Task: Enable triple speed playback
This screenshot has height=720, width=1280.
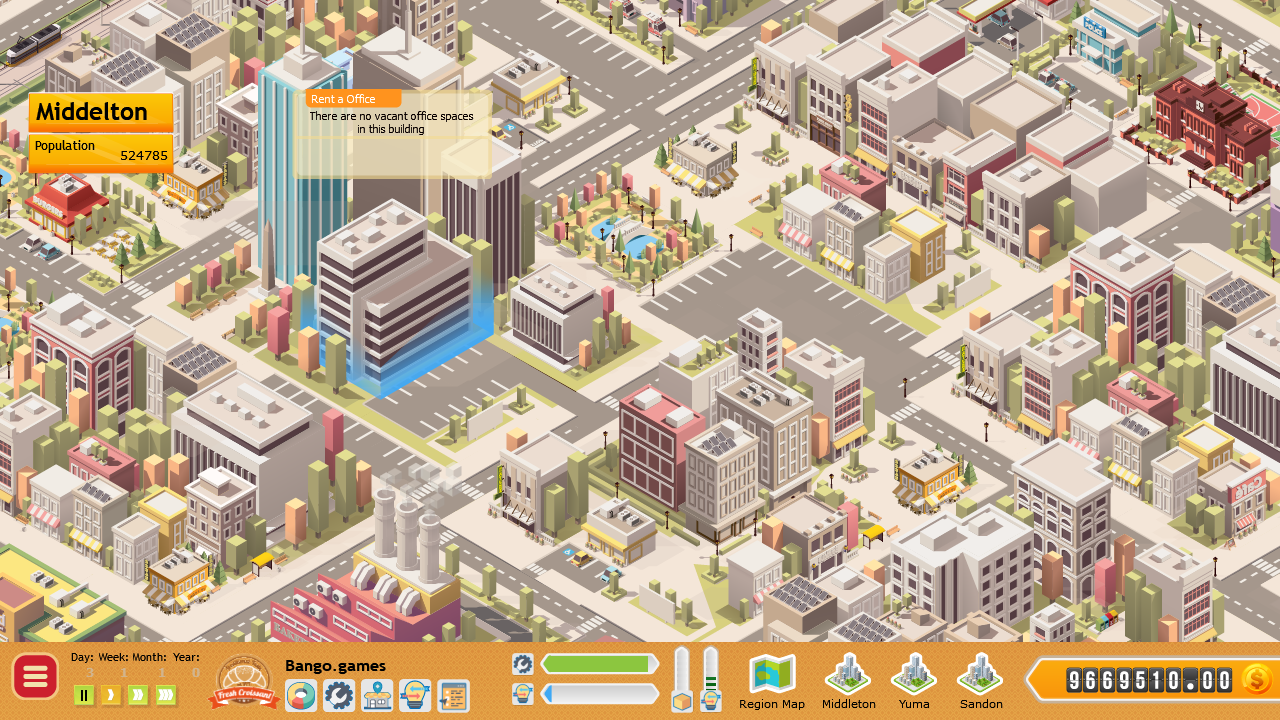Action: click(163, 695)
